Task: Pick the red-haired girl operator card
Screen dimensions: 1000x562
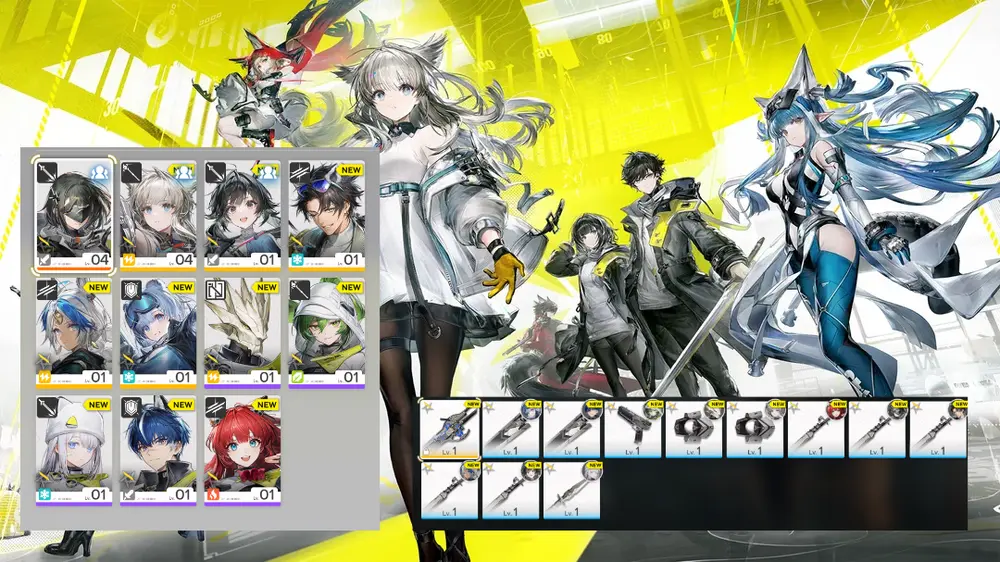Action: (x=243, y=449)
